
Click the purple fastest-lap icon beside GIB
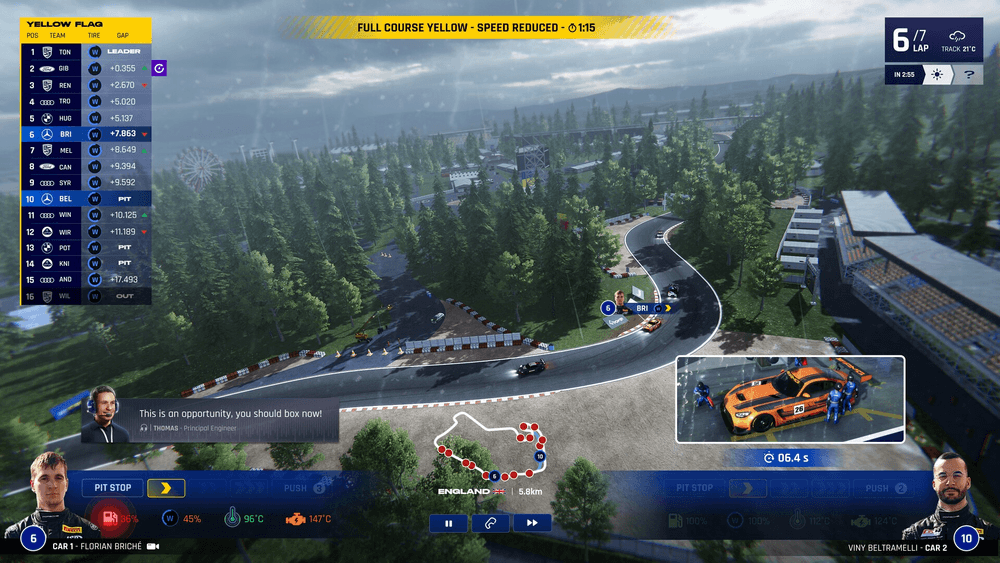point(160,68)
